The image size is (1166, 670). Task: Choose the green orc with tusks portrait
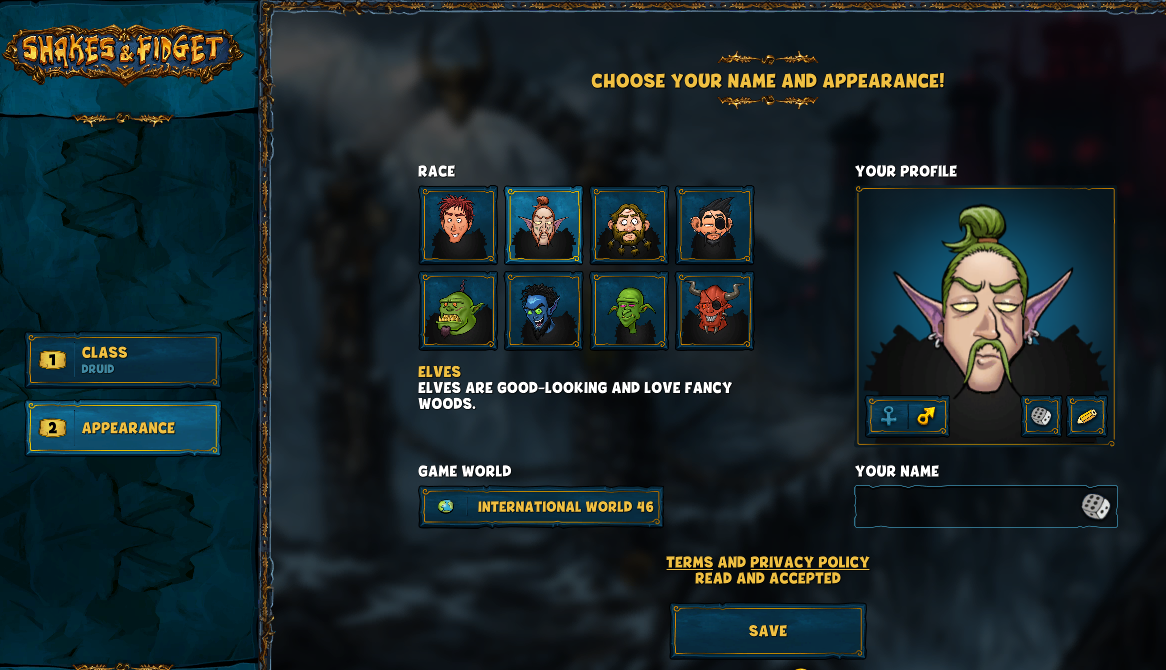pyautogui.click(x=458, y=311)
